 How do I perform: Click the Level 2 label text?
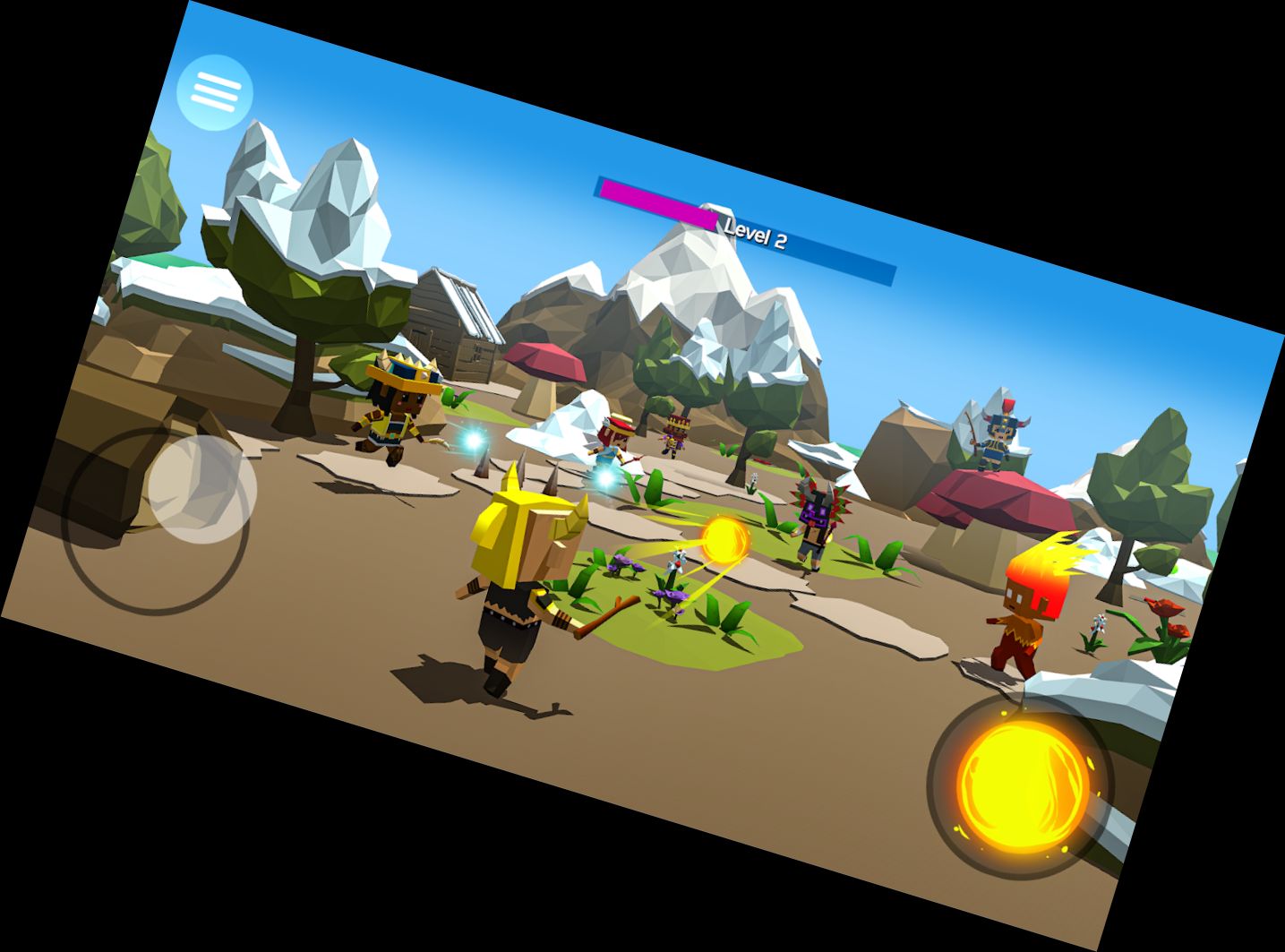(x=755, y=236)
